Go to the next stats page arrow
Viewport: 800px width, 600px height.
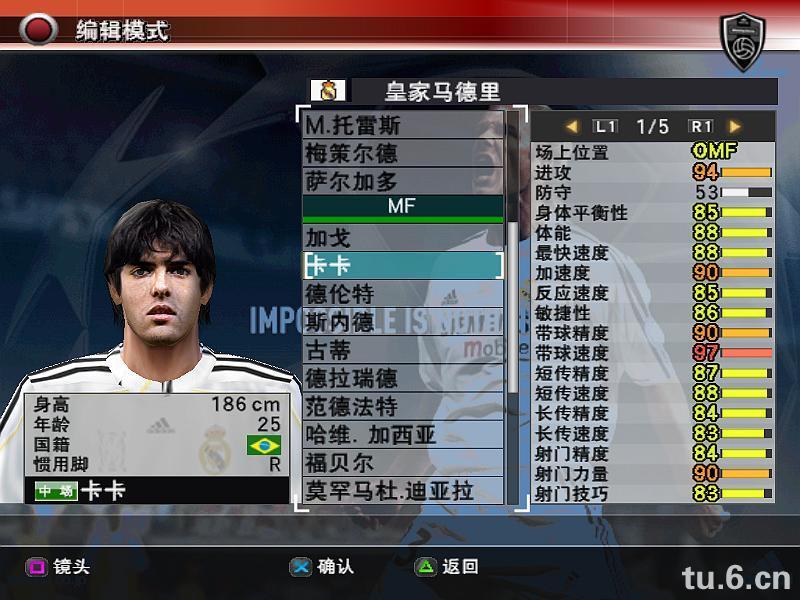click(x=735, y=127)
